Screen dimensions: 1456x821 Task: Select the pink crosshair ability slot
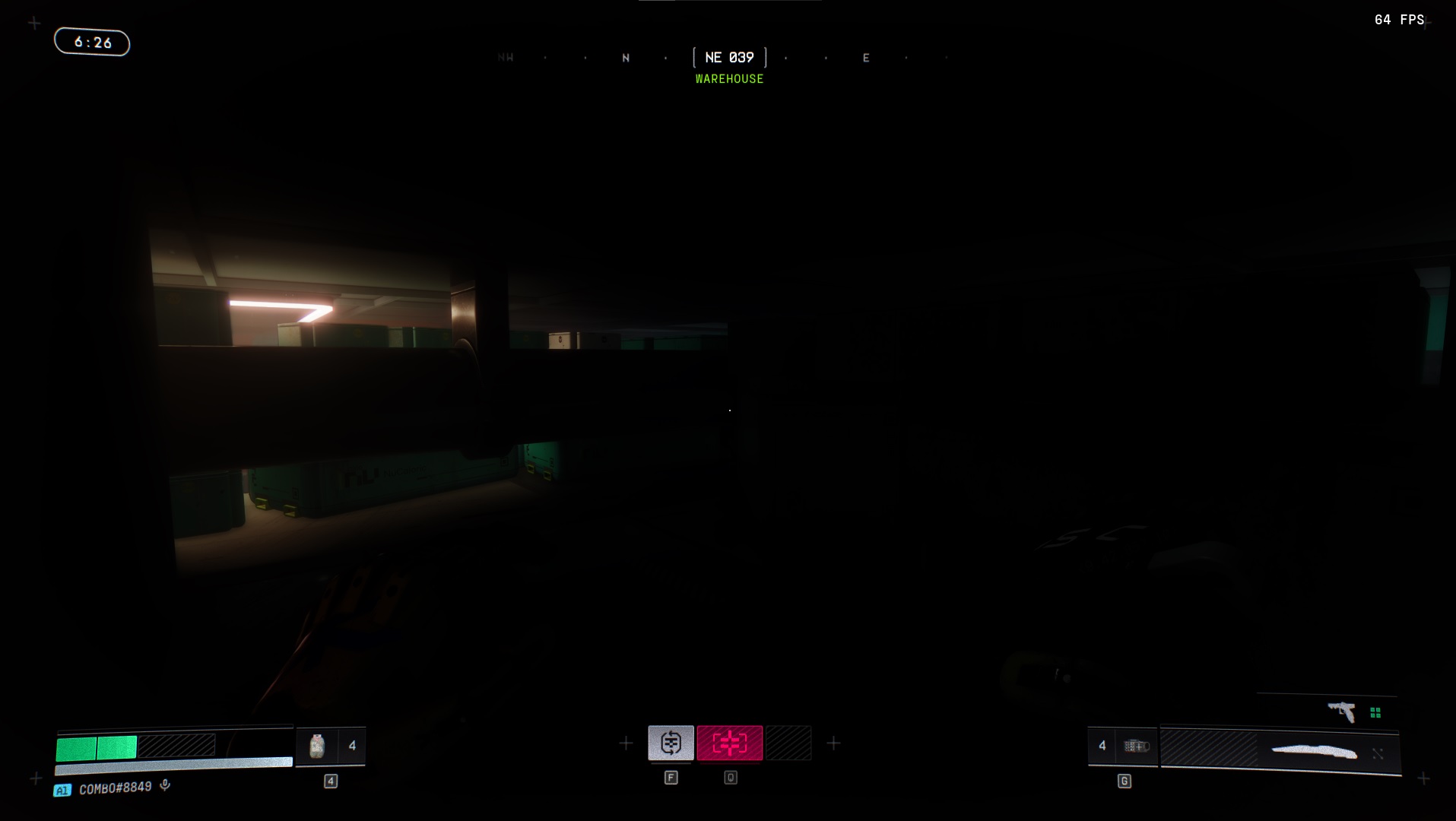(x=729, y=743)
